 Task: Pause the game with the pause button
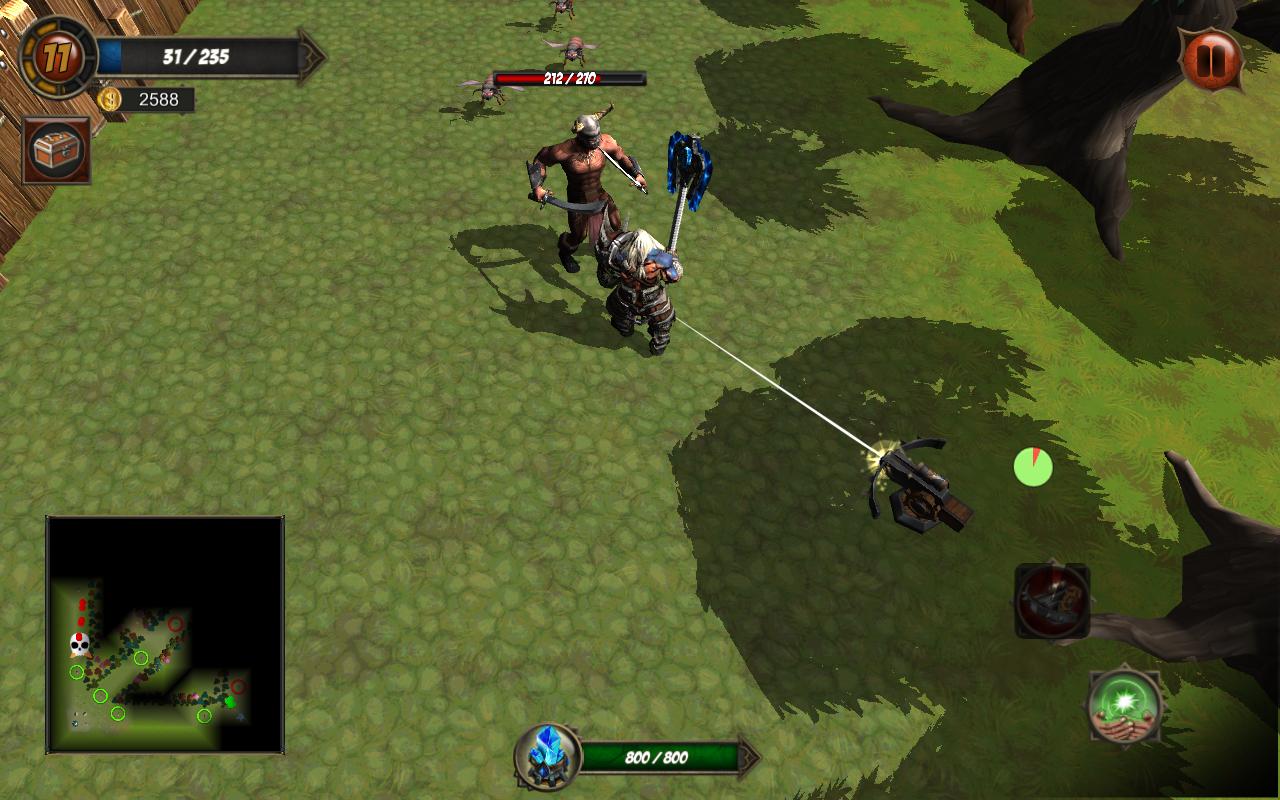pyautogui.click(x=1211, y=59)
